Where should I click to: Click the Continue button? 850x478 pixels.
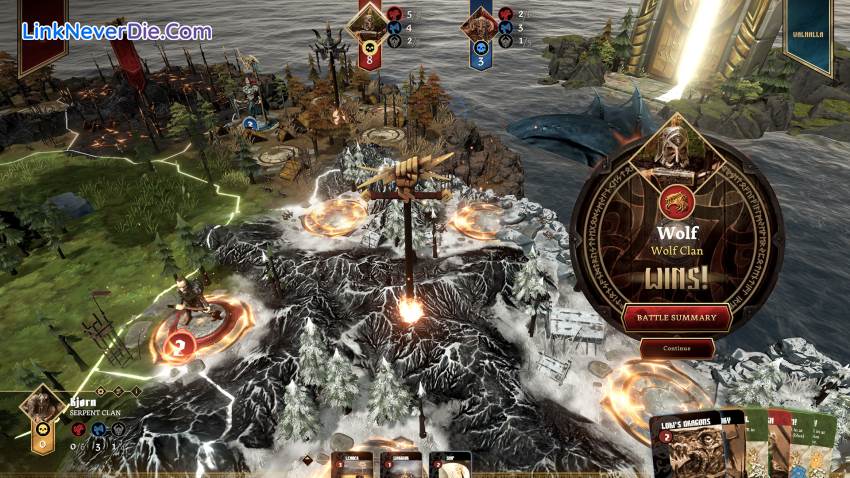coord(677,348)
